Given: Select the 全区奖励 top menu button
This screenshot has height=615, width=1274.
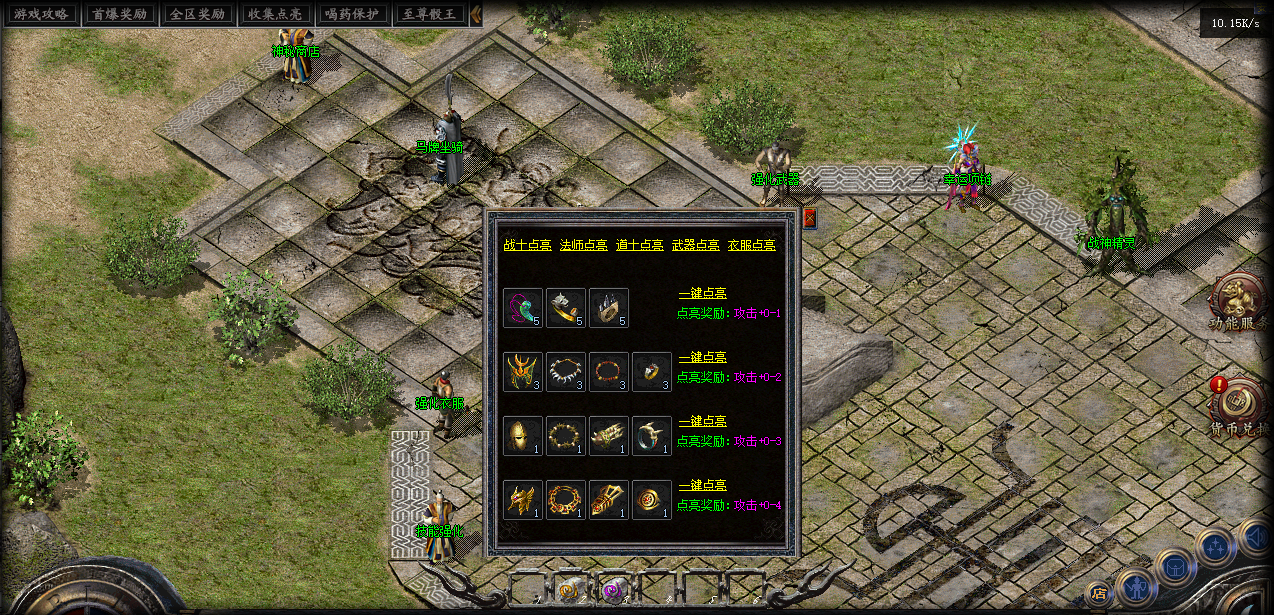Looking at the screenshot, I should point(195,15).
